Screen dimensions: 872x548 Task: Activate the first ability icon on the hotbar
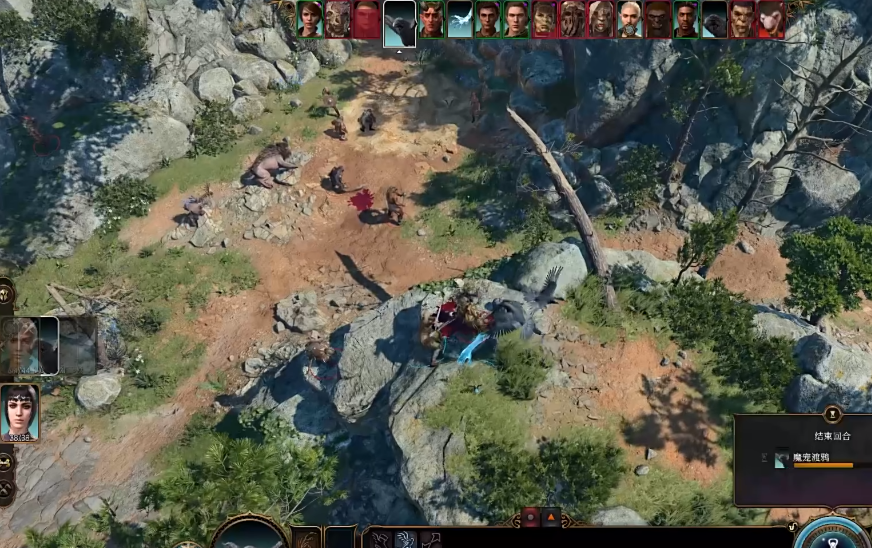pos(381,539)
